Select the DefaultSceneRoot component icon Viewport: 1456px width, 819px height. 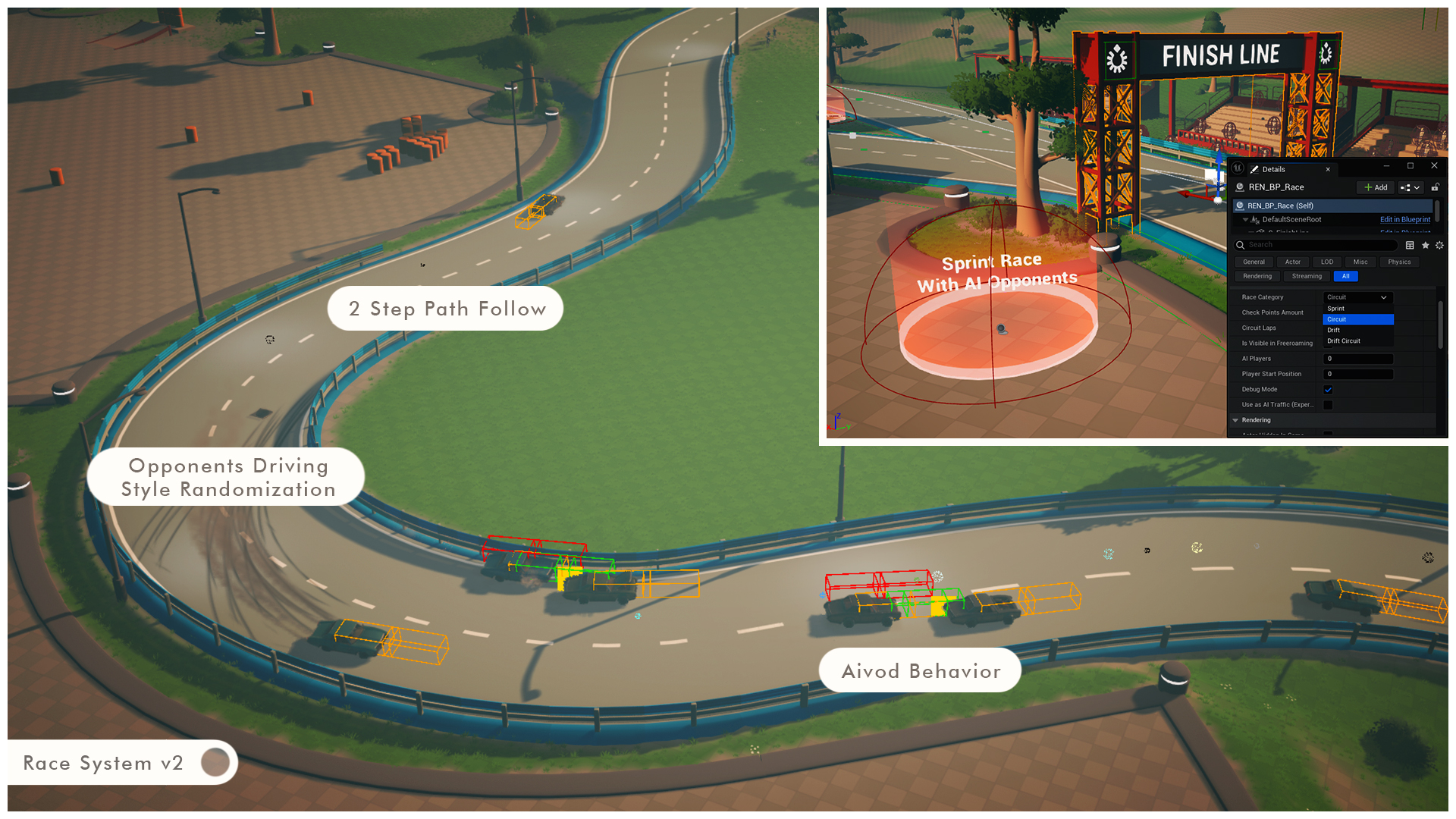tap(1257, 219)
